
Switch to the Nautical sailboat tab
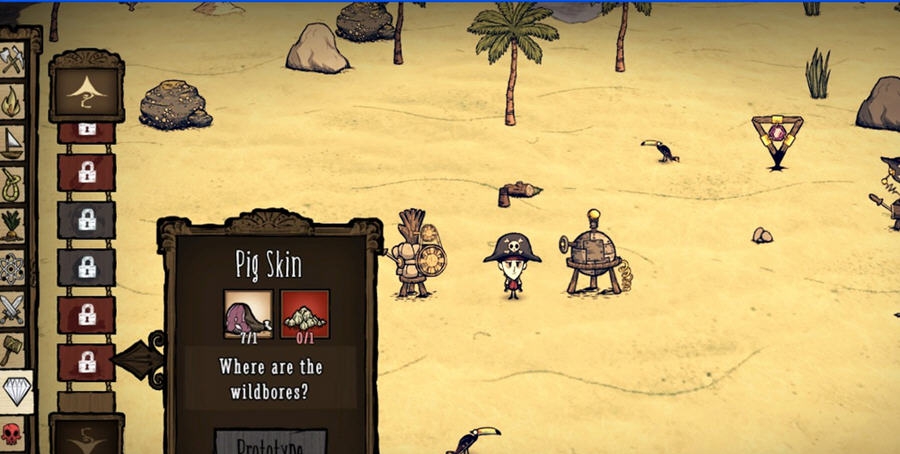coord(13,143)
